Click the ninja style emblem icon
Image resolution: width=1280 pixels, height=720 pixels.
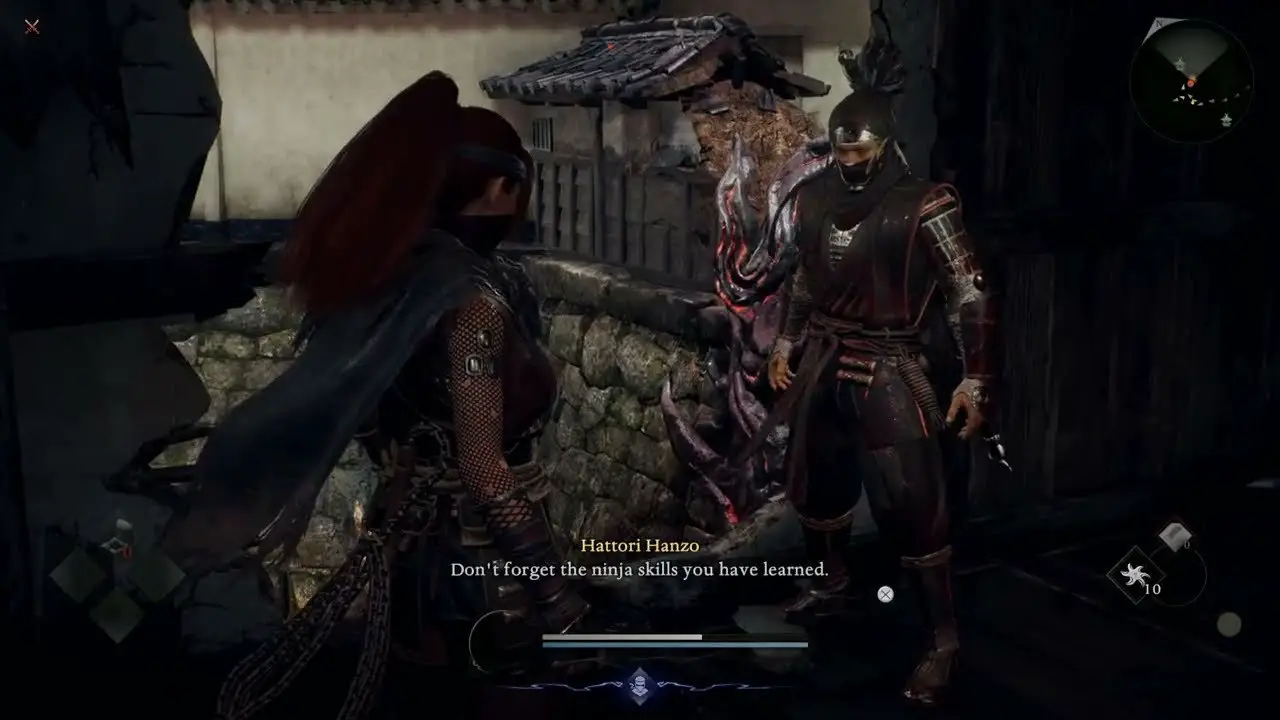(640, 685)
